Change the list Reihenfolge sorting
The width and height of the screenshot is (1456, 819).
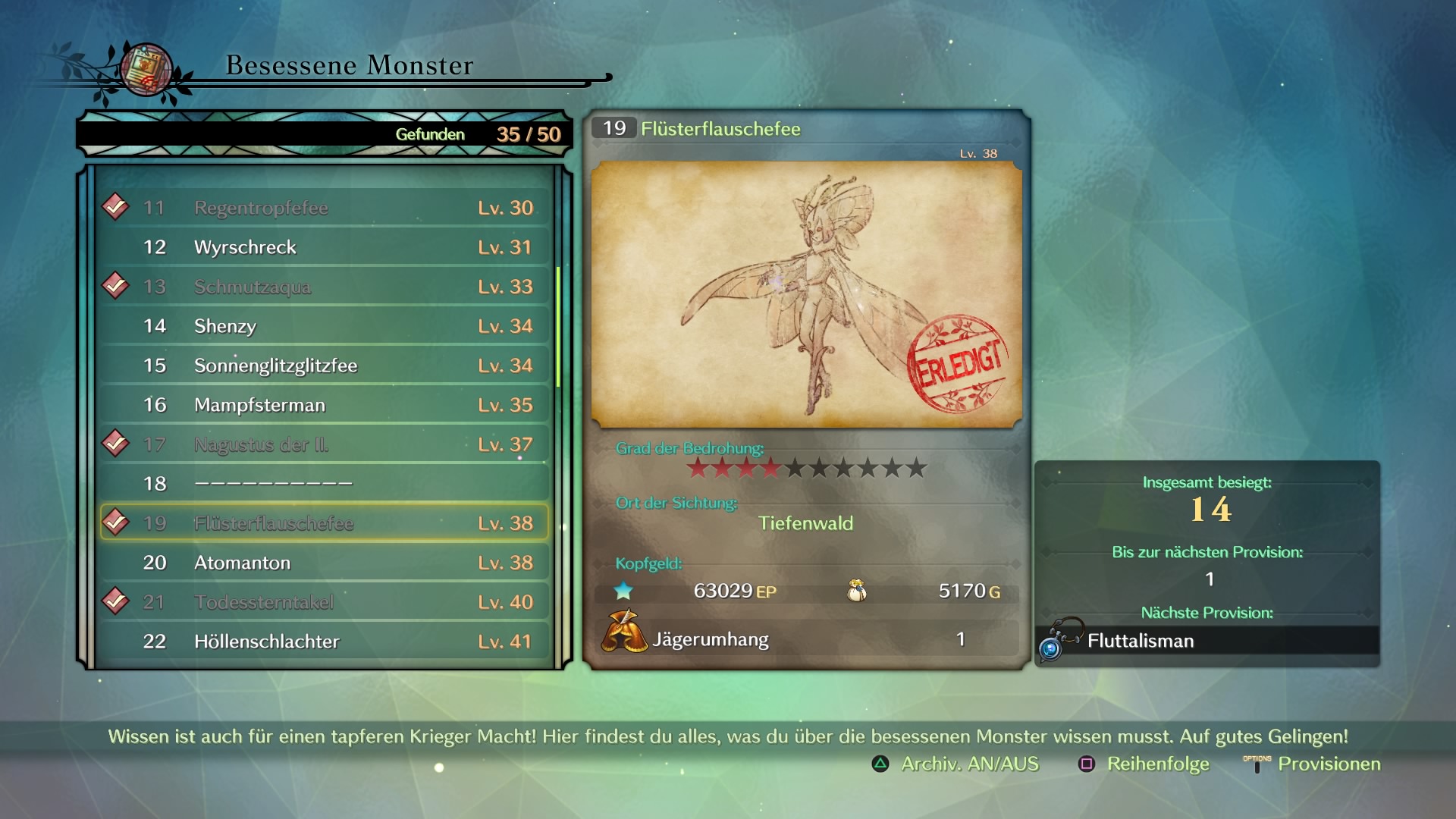point(1144,764)
